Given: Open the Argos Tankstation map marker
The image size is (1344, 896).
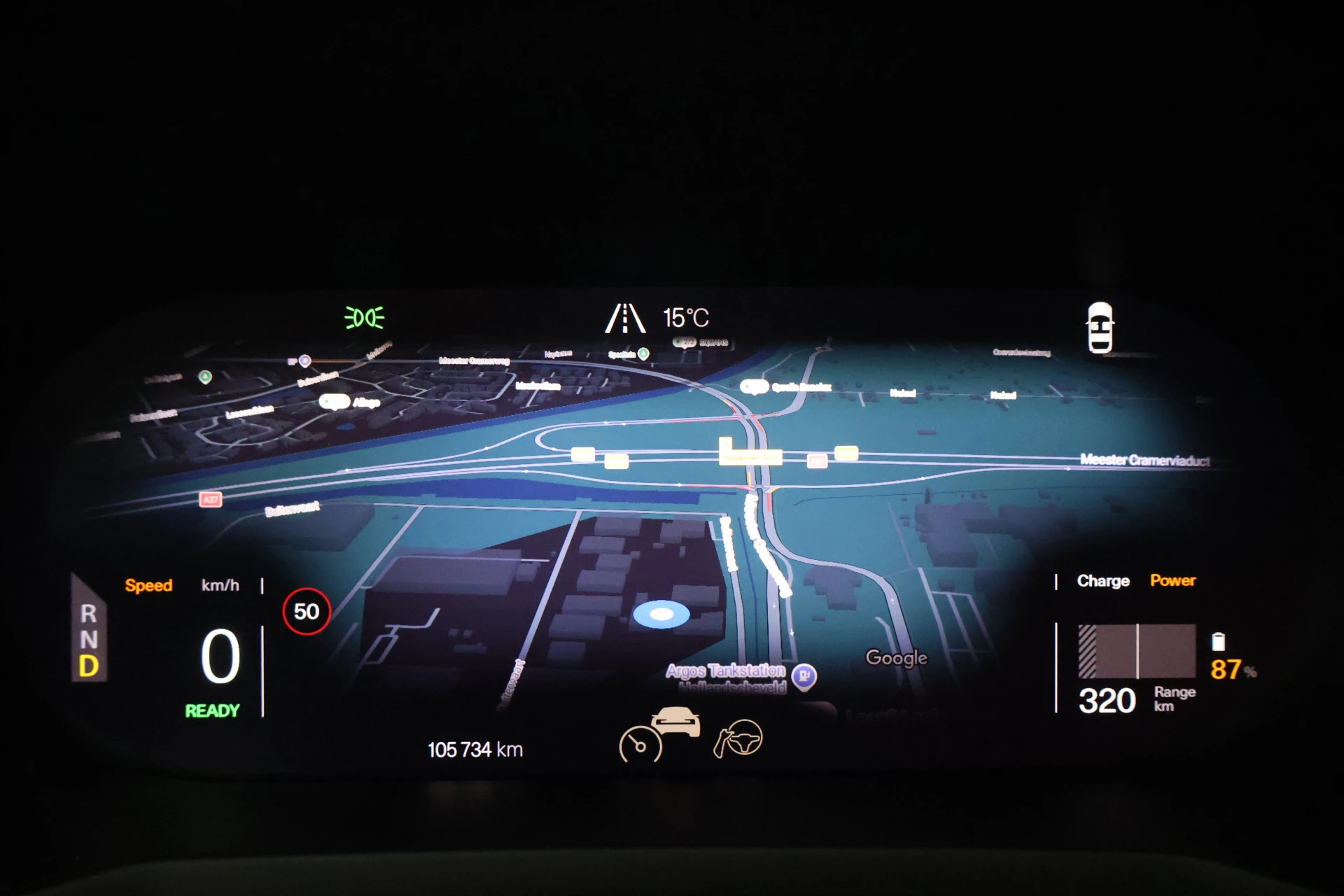Looking at the screenshot, I should [804, 675].
